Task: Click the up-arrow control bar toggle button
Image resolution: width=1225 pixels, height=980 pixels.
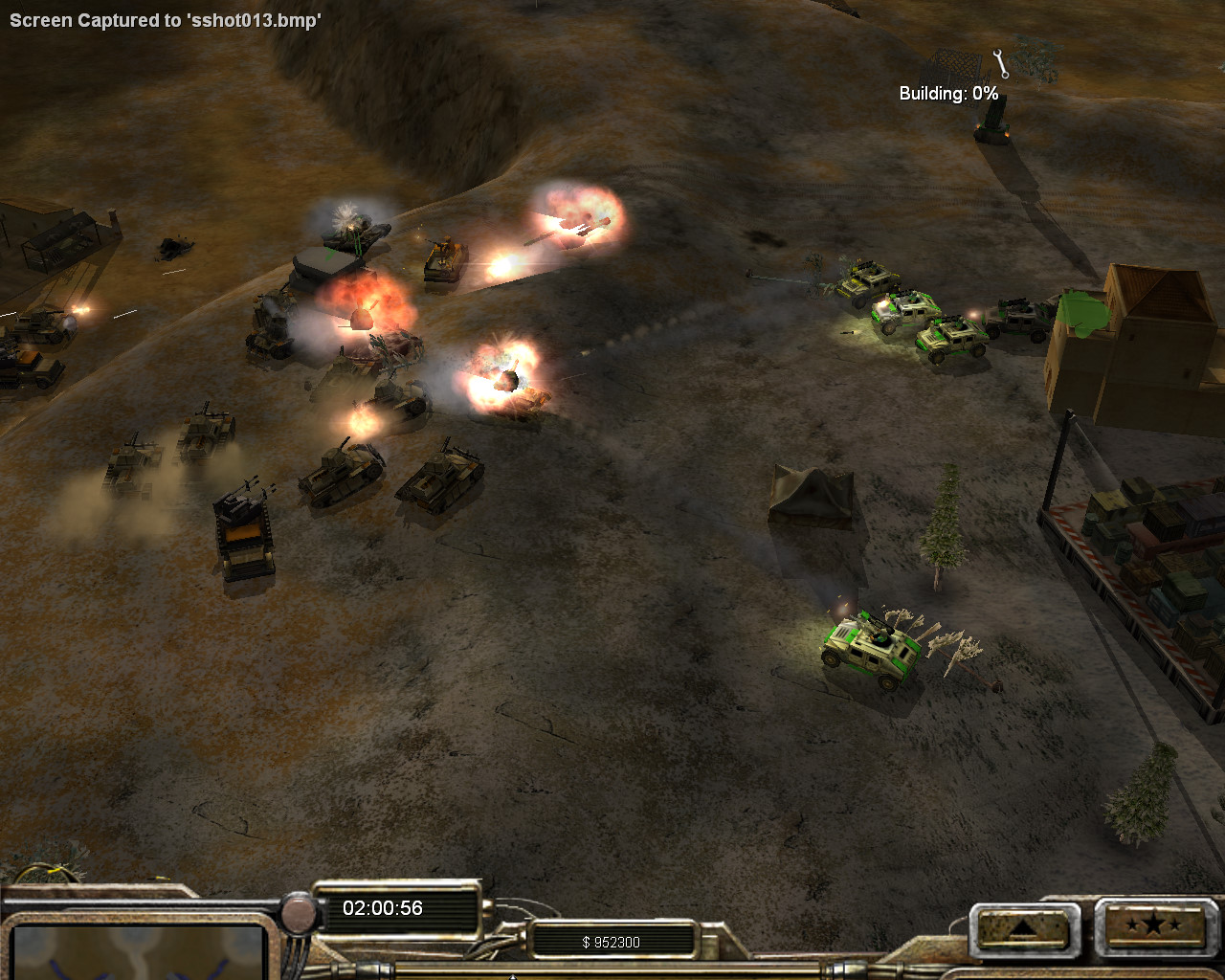Action: tap(1023, 926)
